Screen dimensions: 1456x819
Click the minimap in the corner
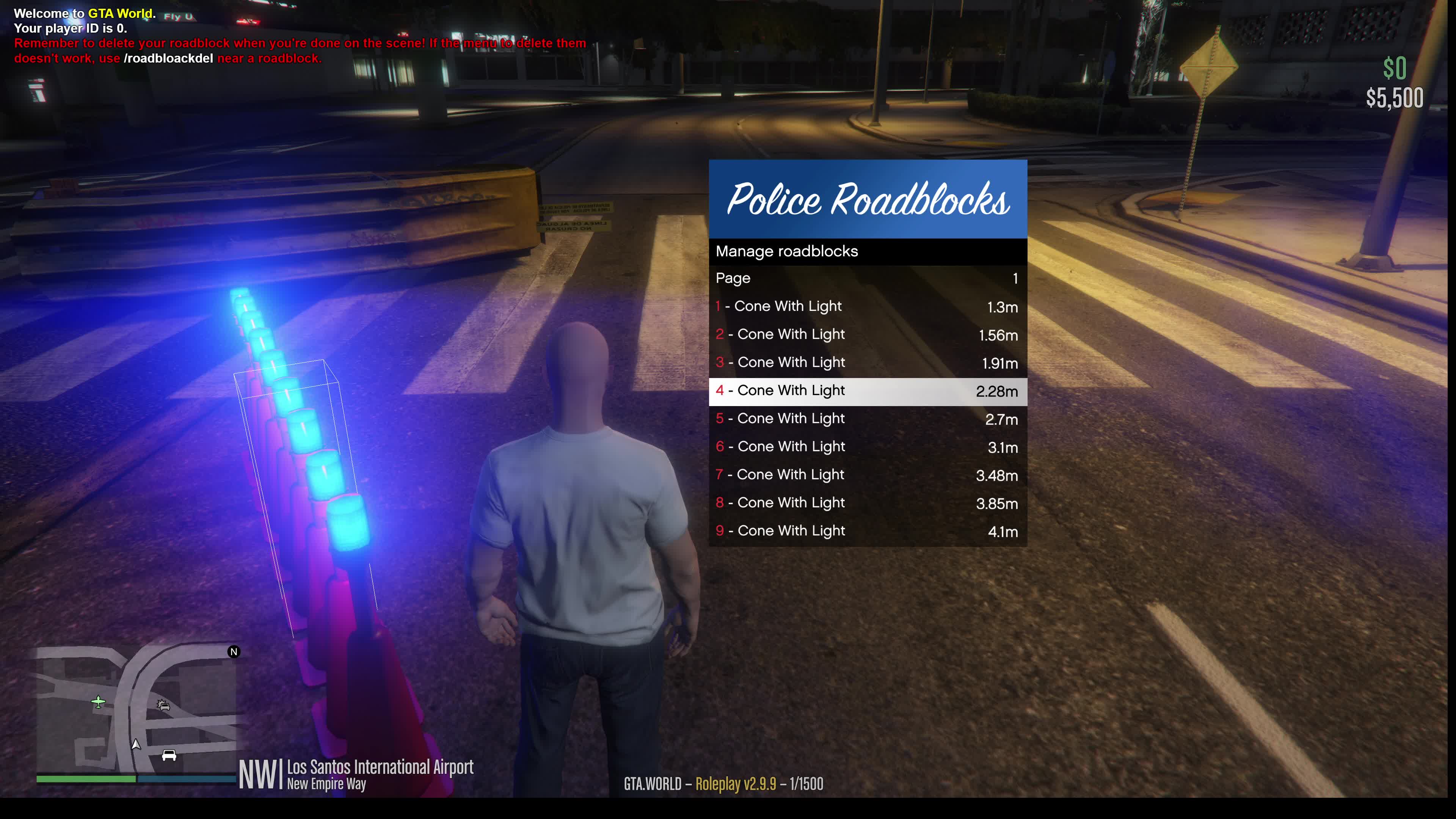coord(136,710)
